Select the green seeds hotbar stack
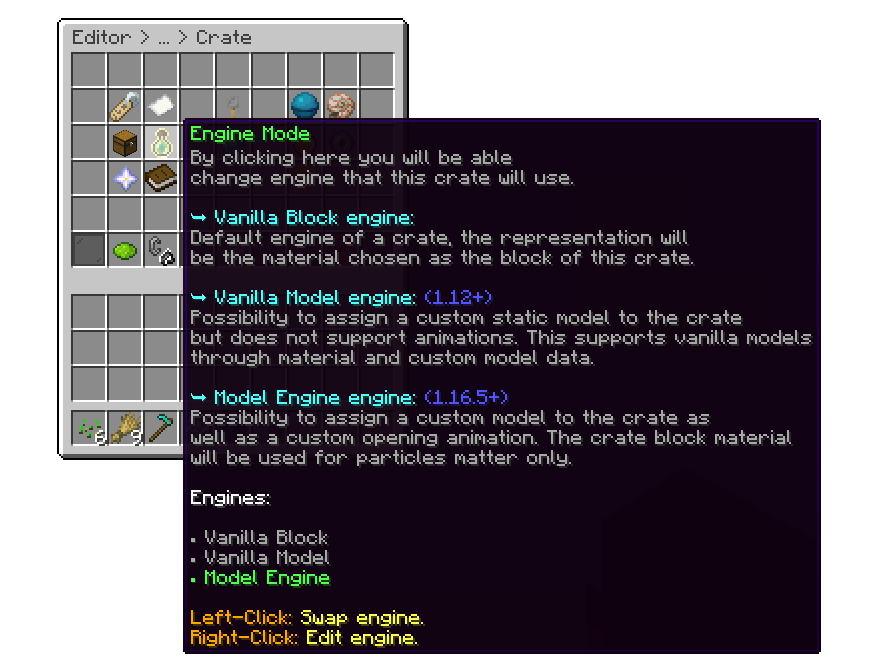Viewport: 869px width, 670px height. [x=89, y=430]
